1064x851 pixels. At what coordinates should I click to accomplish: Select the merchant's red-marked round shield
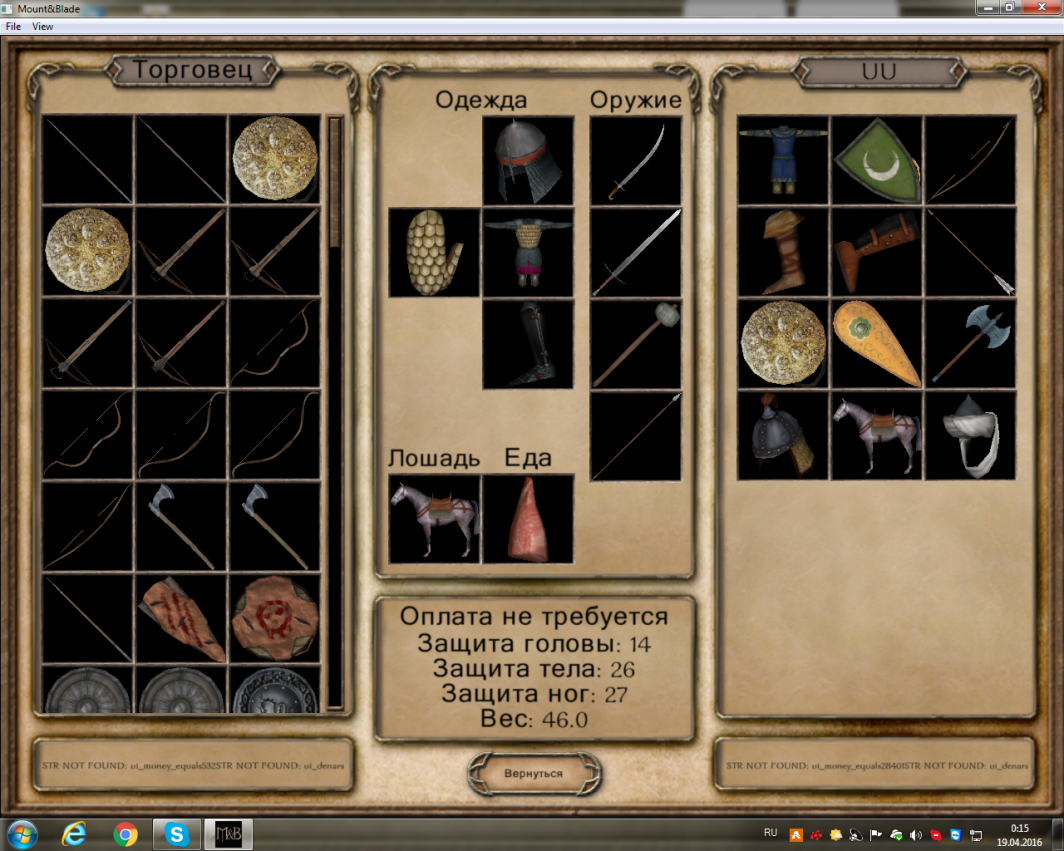[275, 618]
